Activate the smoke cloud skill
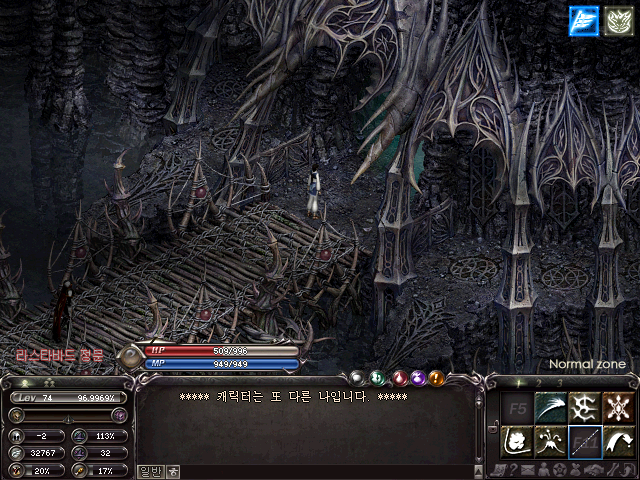The width and height of the screenshot is (640, 480). point(515,440)
